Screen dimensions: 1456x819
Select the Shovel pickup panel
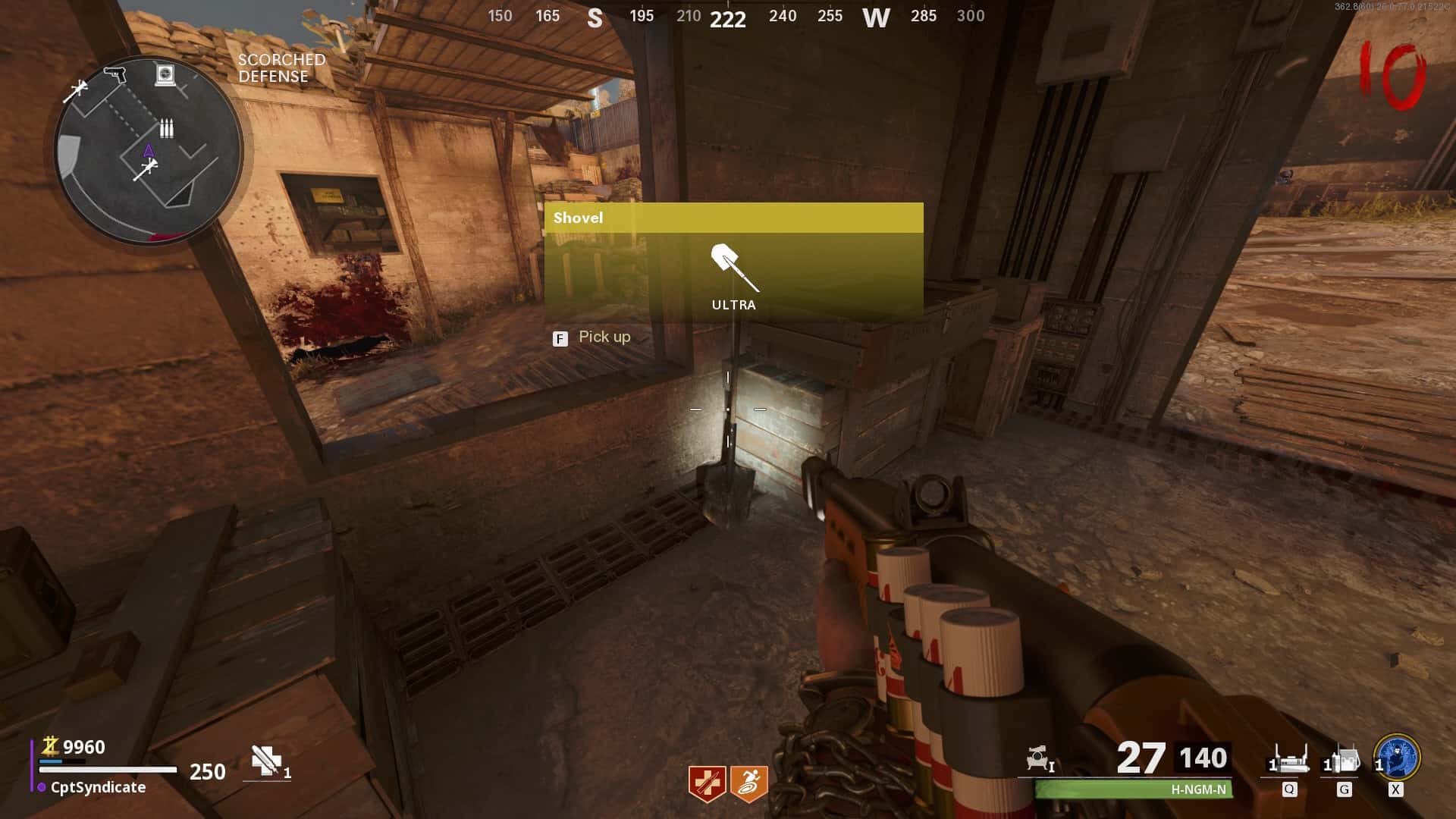[x=733, y=262]
